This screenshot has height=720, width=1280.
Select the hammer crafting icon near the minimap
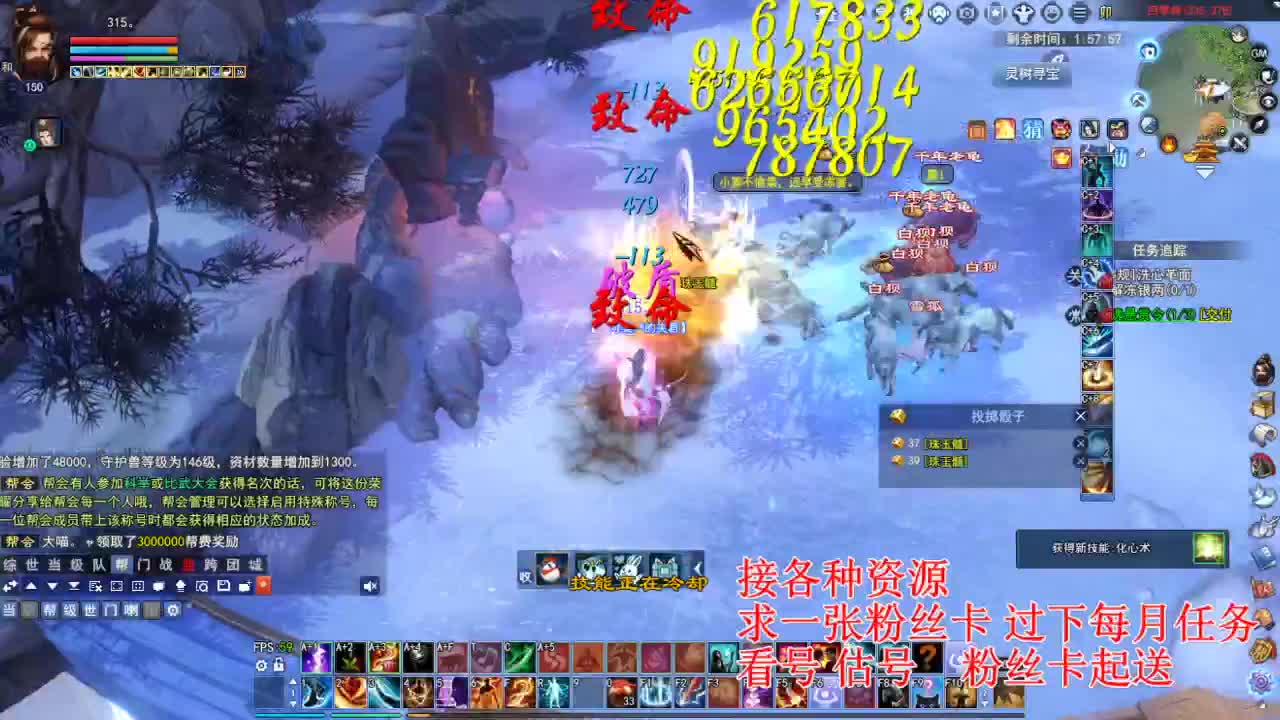click(1136, 99)
